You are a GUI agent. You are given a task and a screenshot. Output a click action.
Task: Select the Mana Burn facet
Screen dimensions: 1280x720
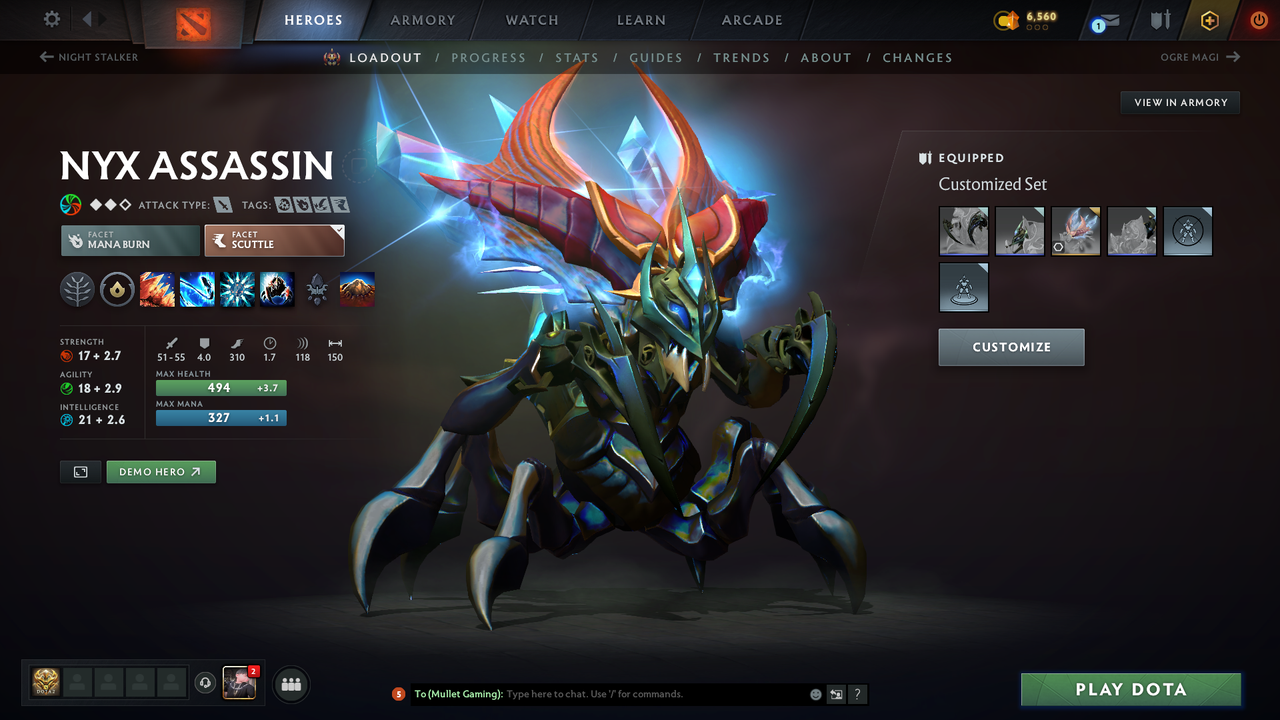[x=129, y=240]
